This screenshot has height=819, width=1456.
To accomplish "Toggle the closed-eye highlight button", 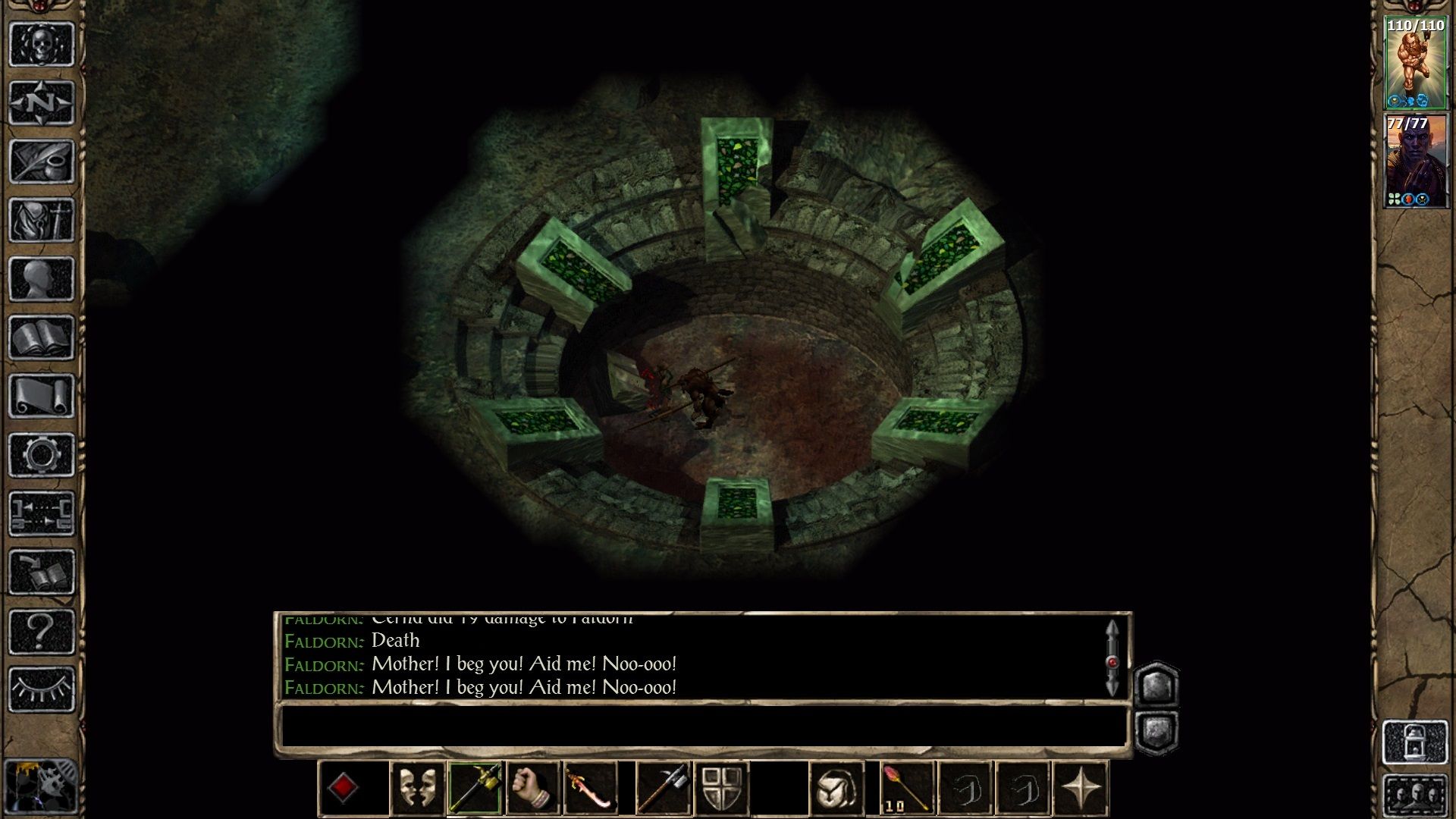I will 42,689.
